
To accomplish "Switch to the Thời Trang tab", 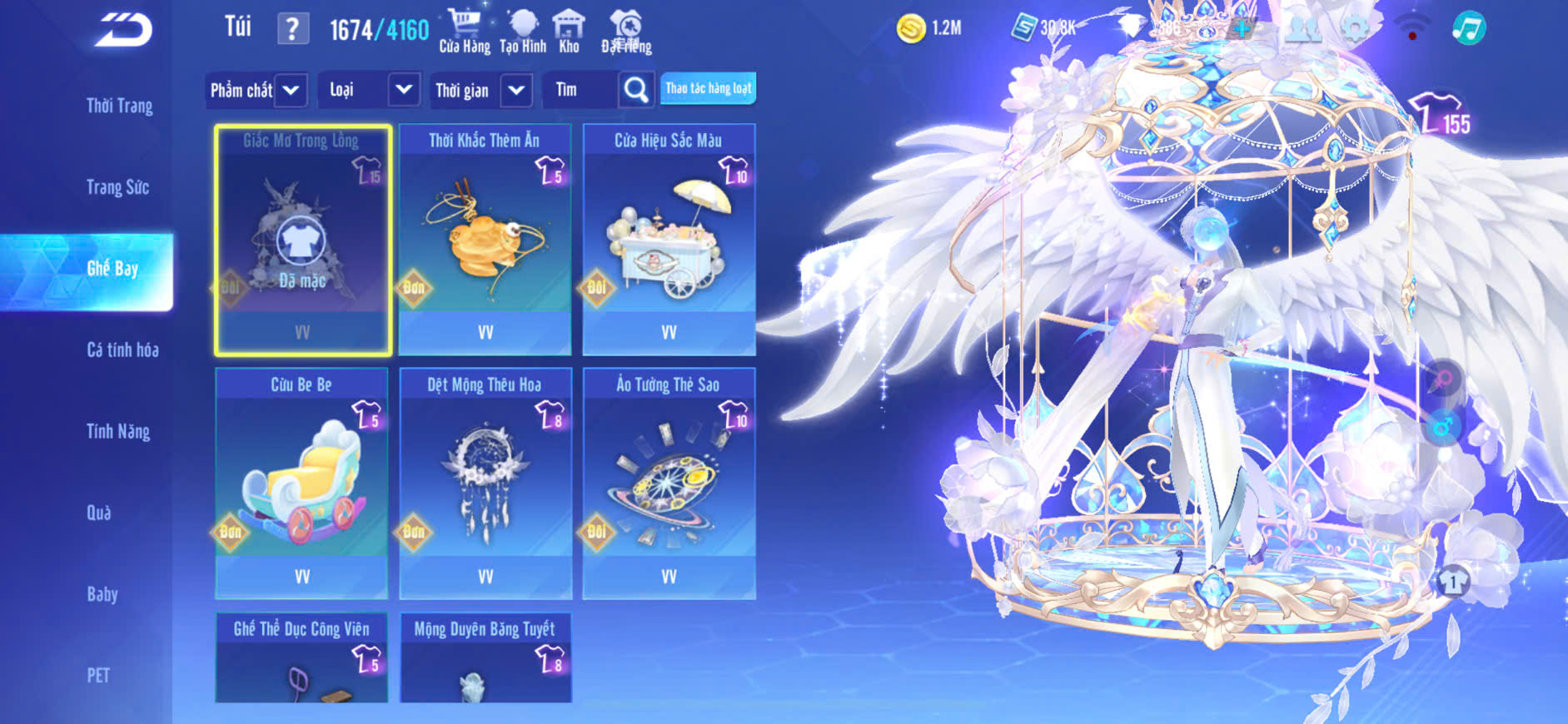I will point(119,106).
